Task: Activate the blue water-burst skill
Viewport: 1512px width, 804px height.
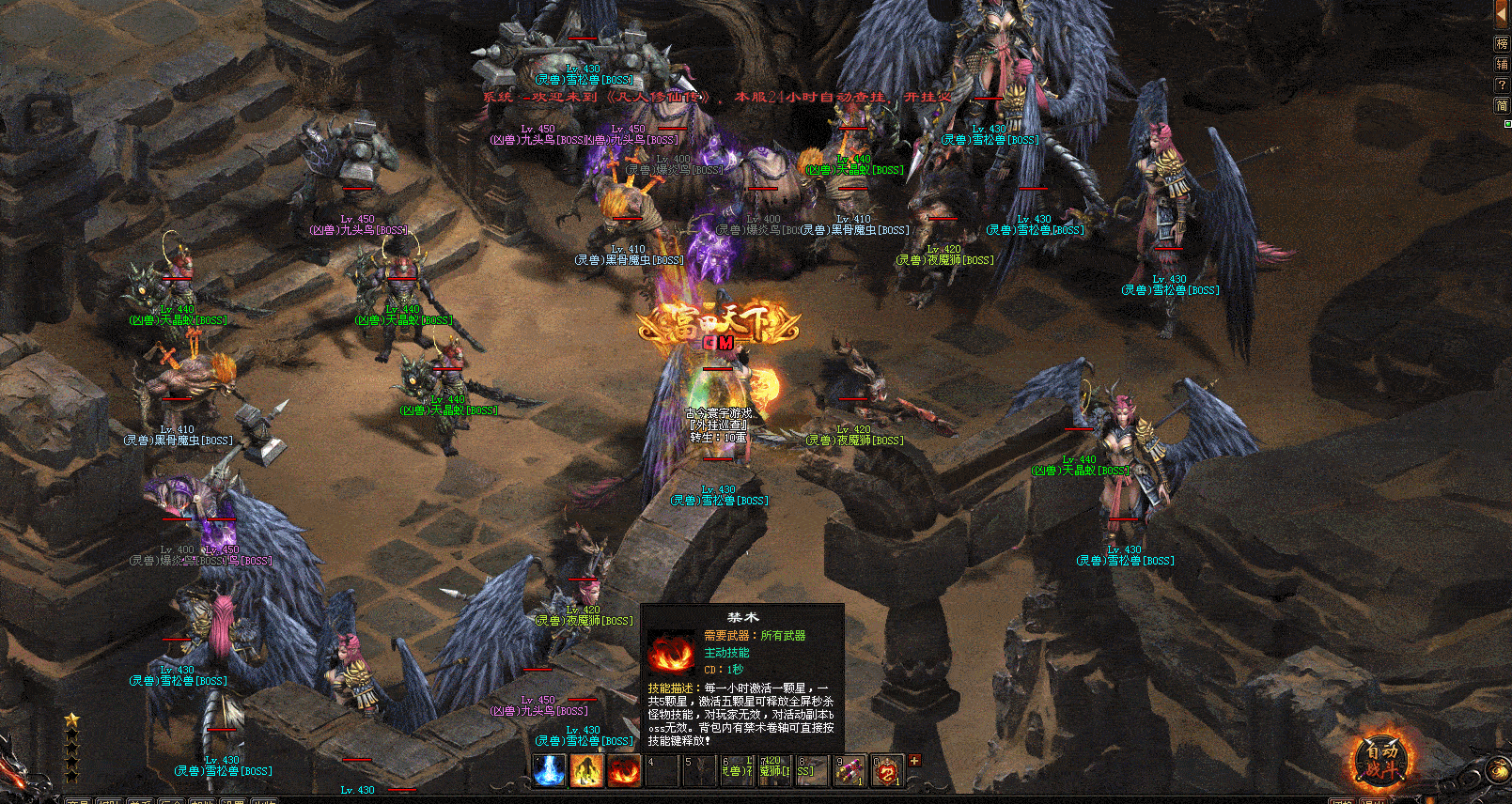Action: (550, 770)
